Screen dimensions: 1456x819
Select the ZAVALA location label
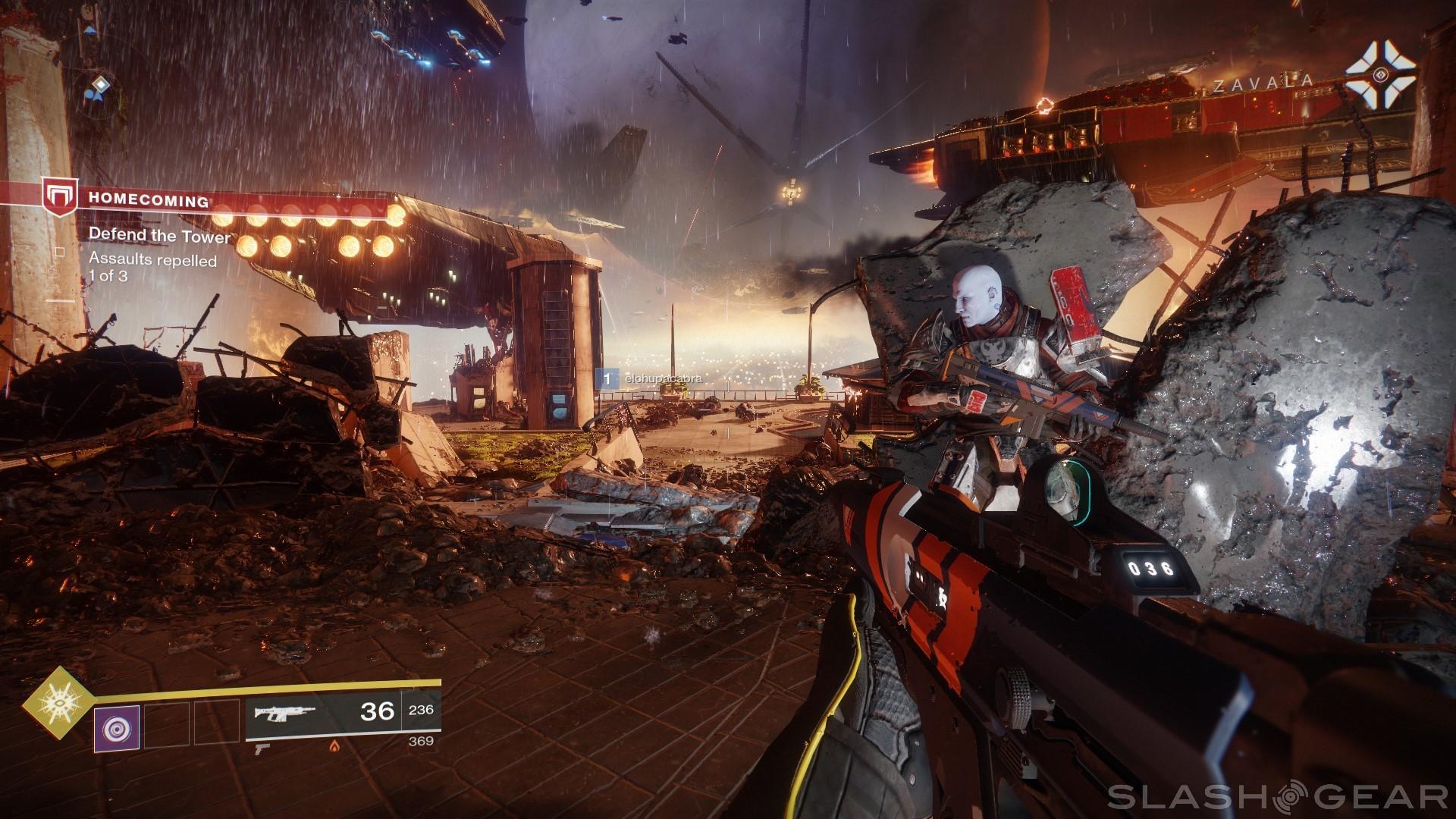[x=1263, y=85]
